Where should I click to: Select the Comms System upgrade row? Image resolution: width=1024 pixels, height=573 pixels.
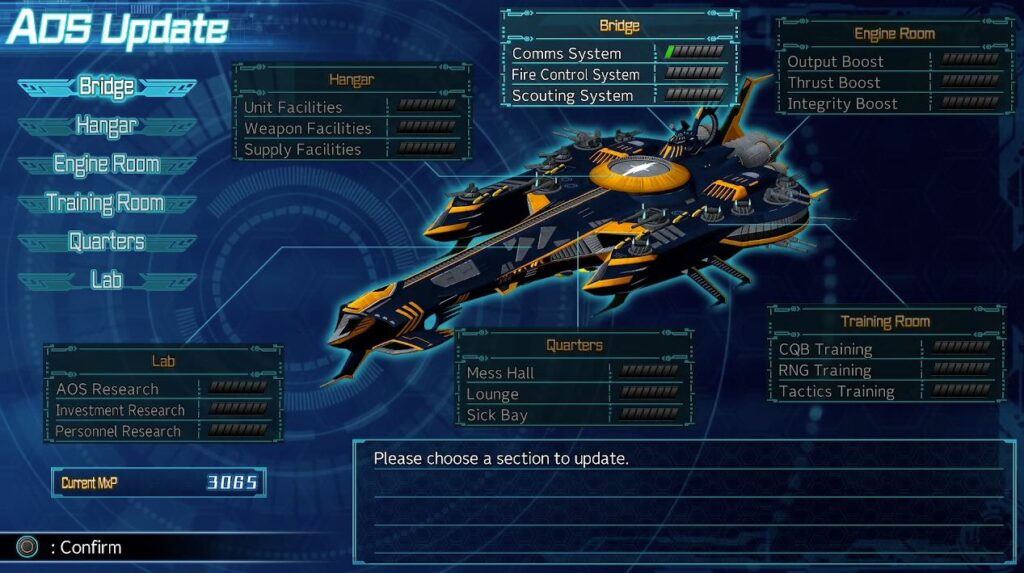[617, 53]
